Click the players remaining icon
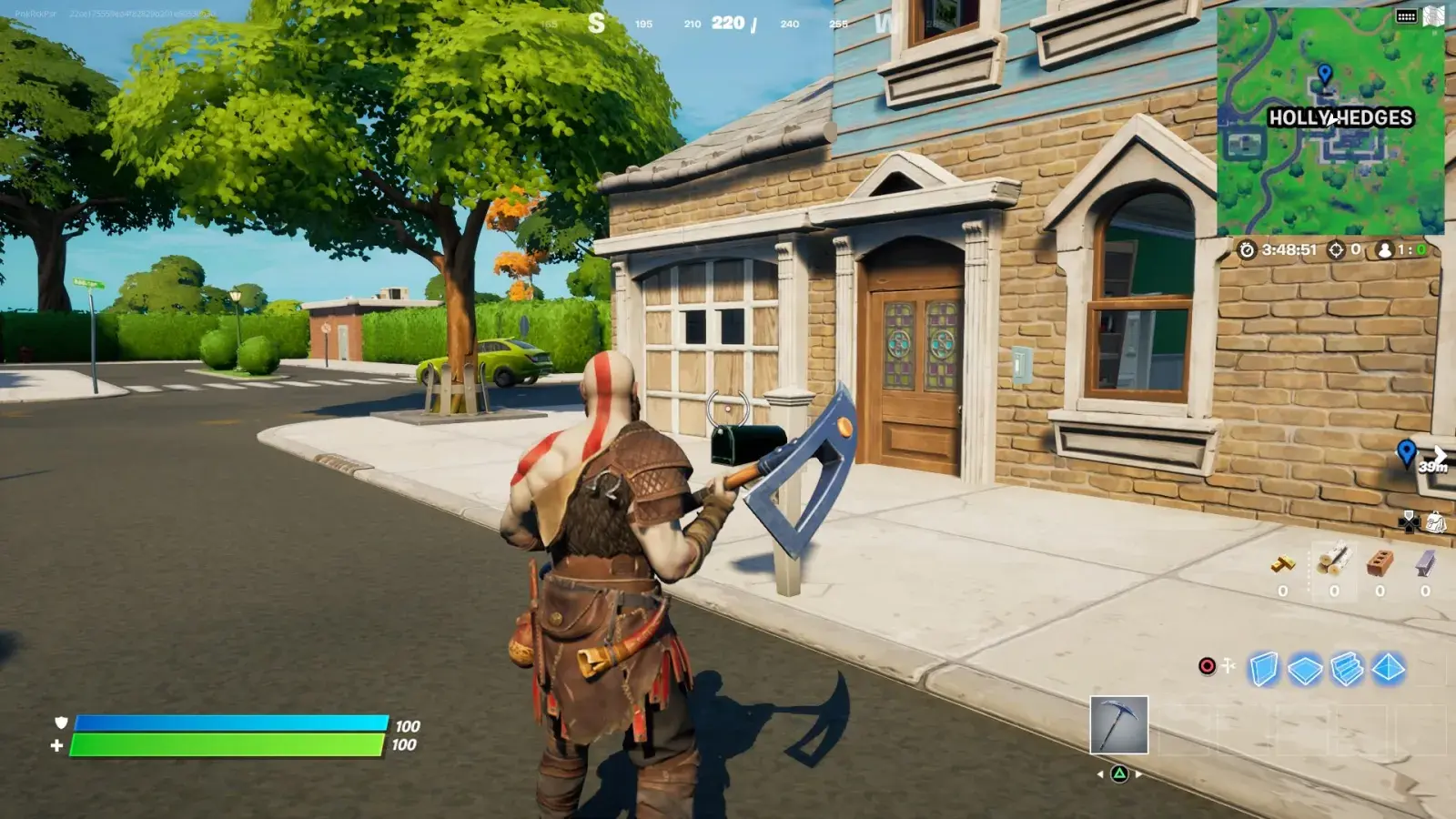This screenshot has height=819, width=1456. click(1385, 250)
